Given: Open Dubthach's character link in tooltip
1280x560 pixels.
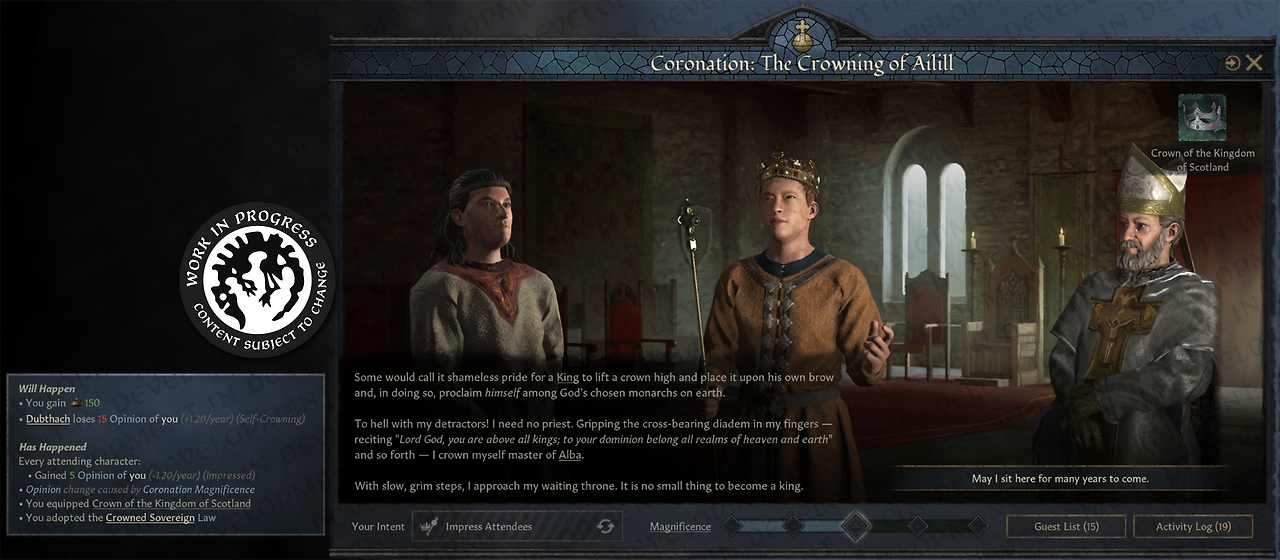Looking at the screenshot, I should pyautogui.click(x=48, y=418).
